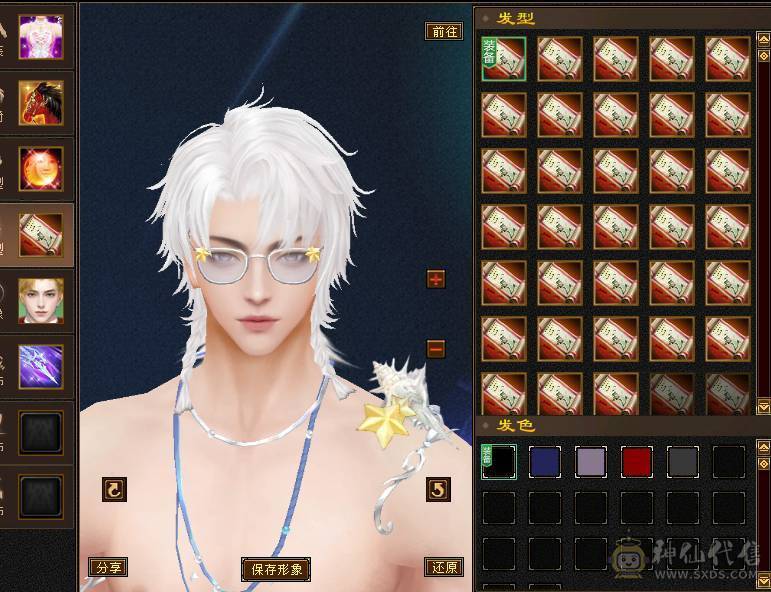Reset appearance with the 还原 button
Image resolution: width=771 pixels, height=592 pixels.
pyautogui.click(x=443, y=567)
